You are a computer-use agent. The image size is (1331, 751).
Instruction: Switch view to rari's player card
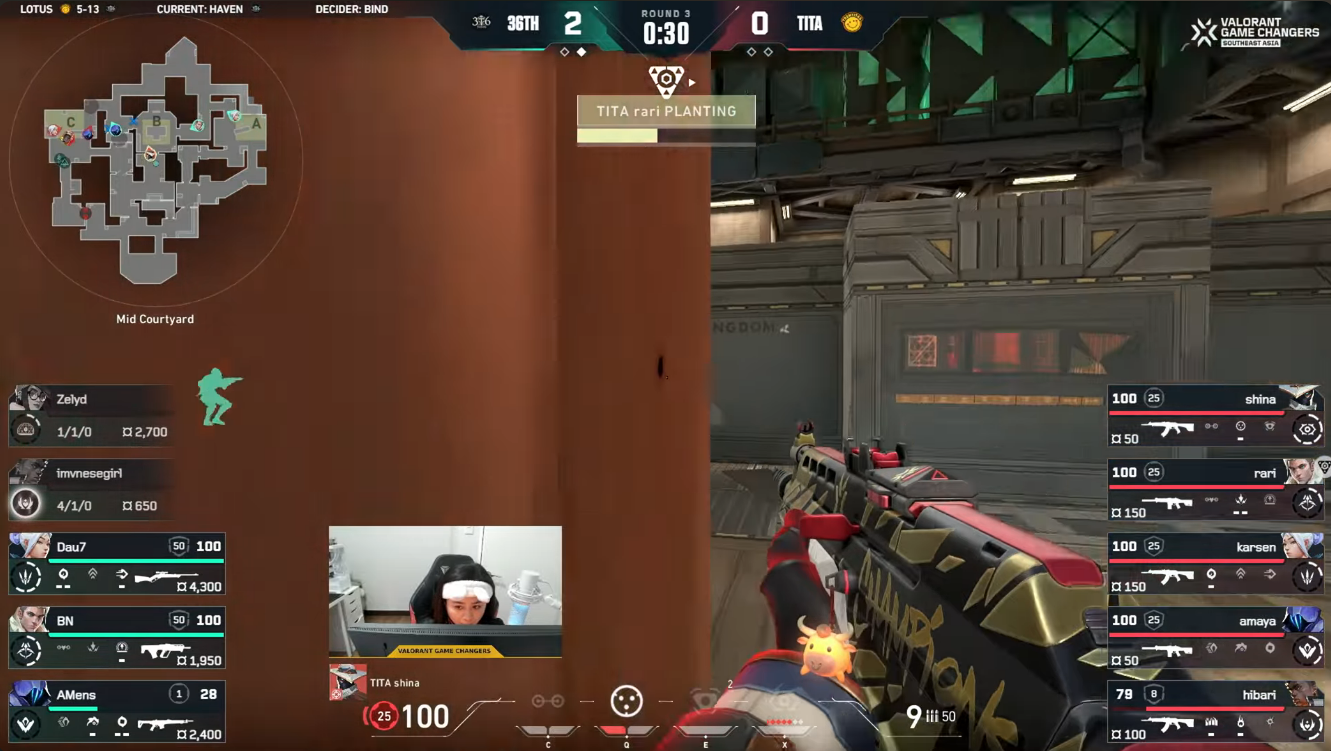(1215, 489)
